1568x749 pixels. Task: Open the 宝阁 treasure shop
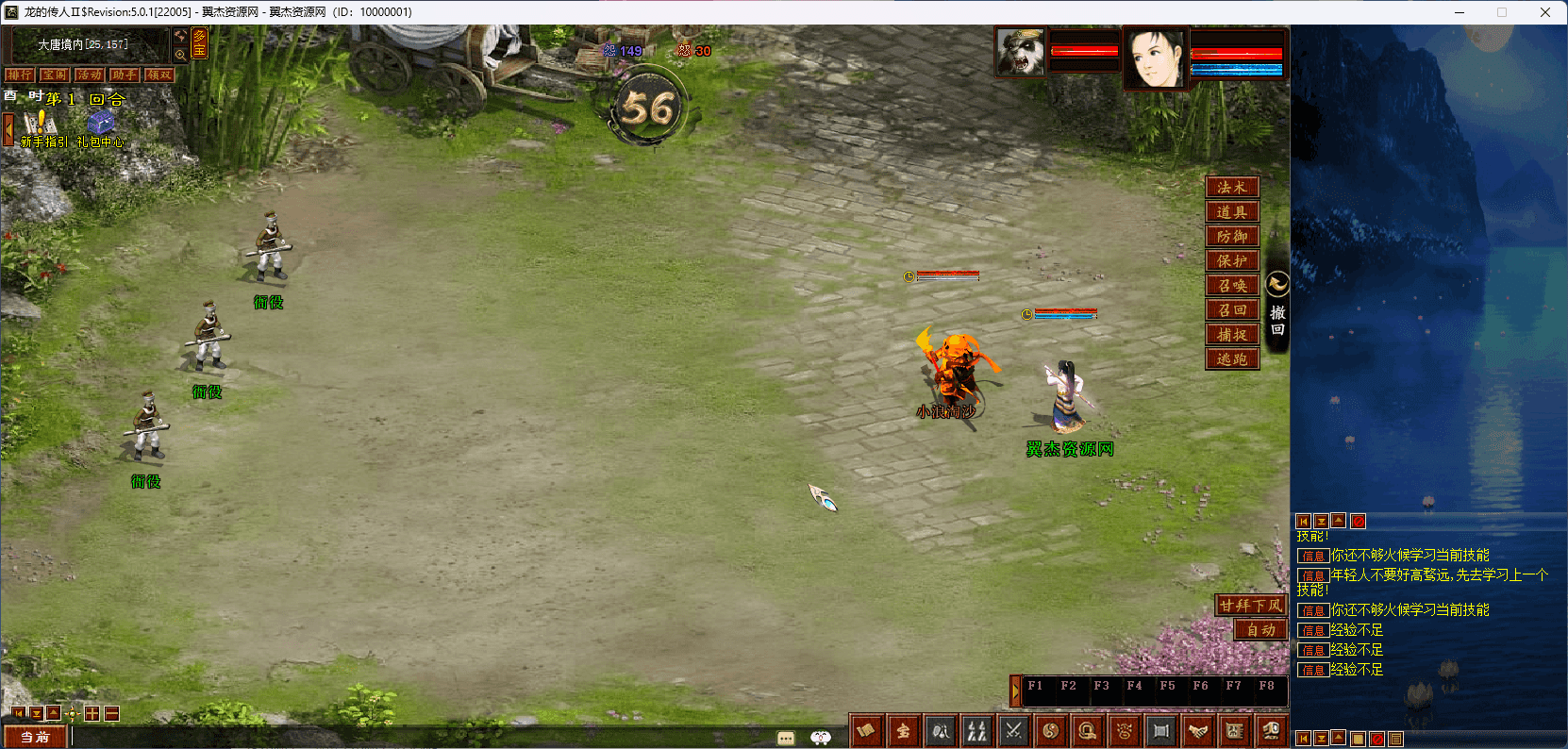55,75
